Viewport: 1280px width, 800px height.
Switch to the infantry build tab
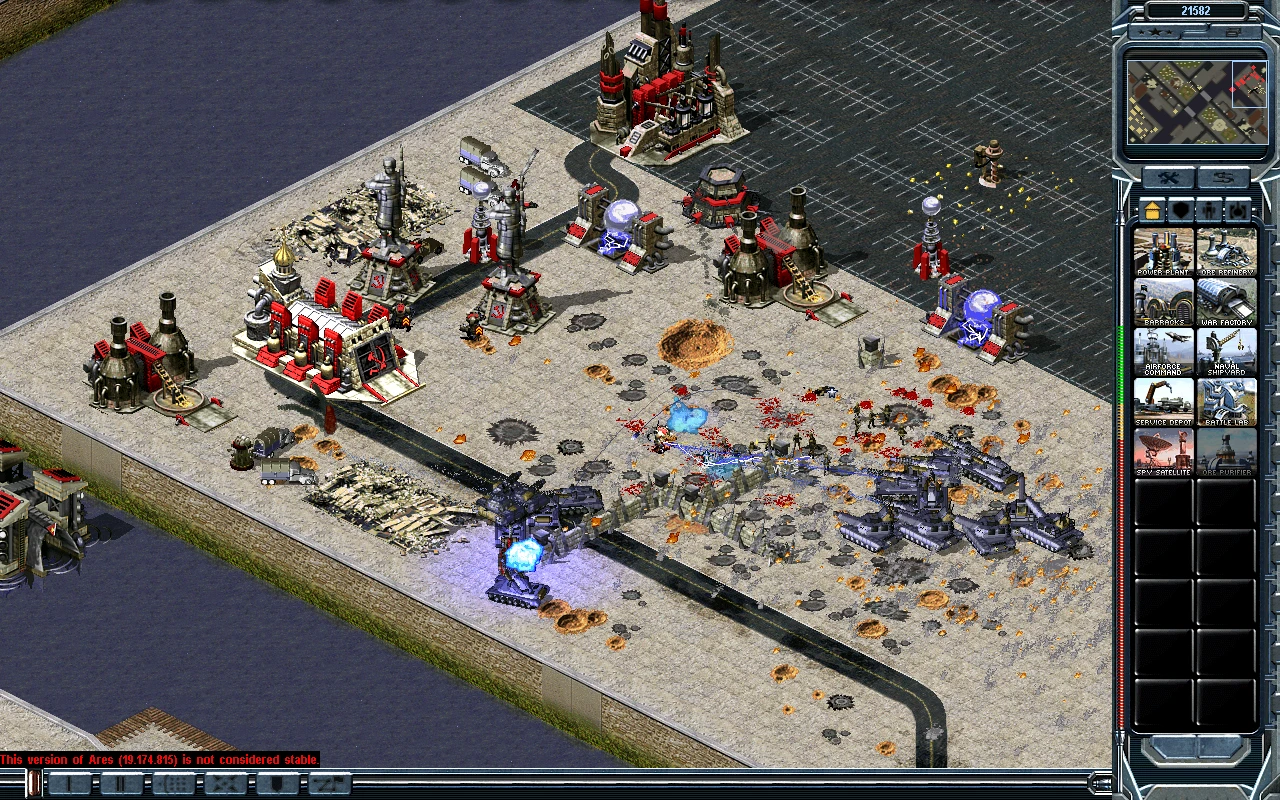[1210, 211]
